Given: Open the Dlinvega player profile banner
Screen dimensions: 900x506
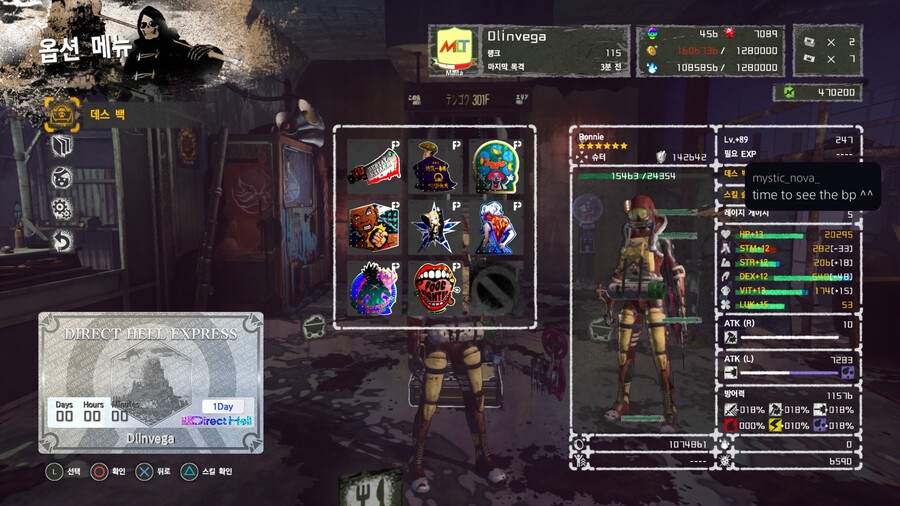Looking at the screenshot, I should [x=529, y=51].
